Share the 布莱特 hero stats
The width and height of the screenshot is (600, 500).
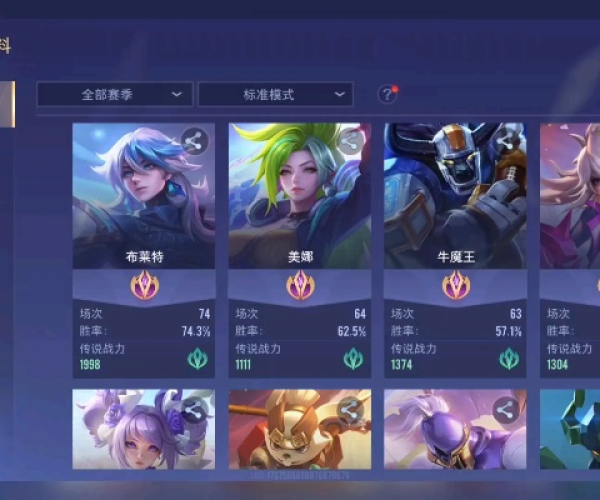coord(194,142)
